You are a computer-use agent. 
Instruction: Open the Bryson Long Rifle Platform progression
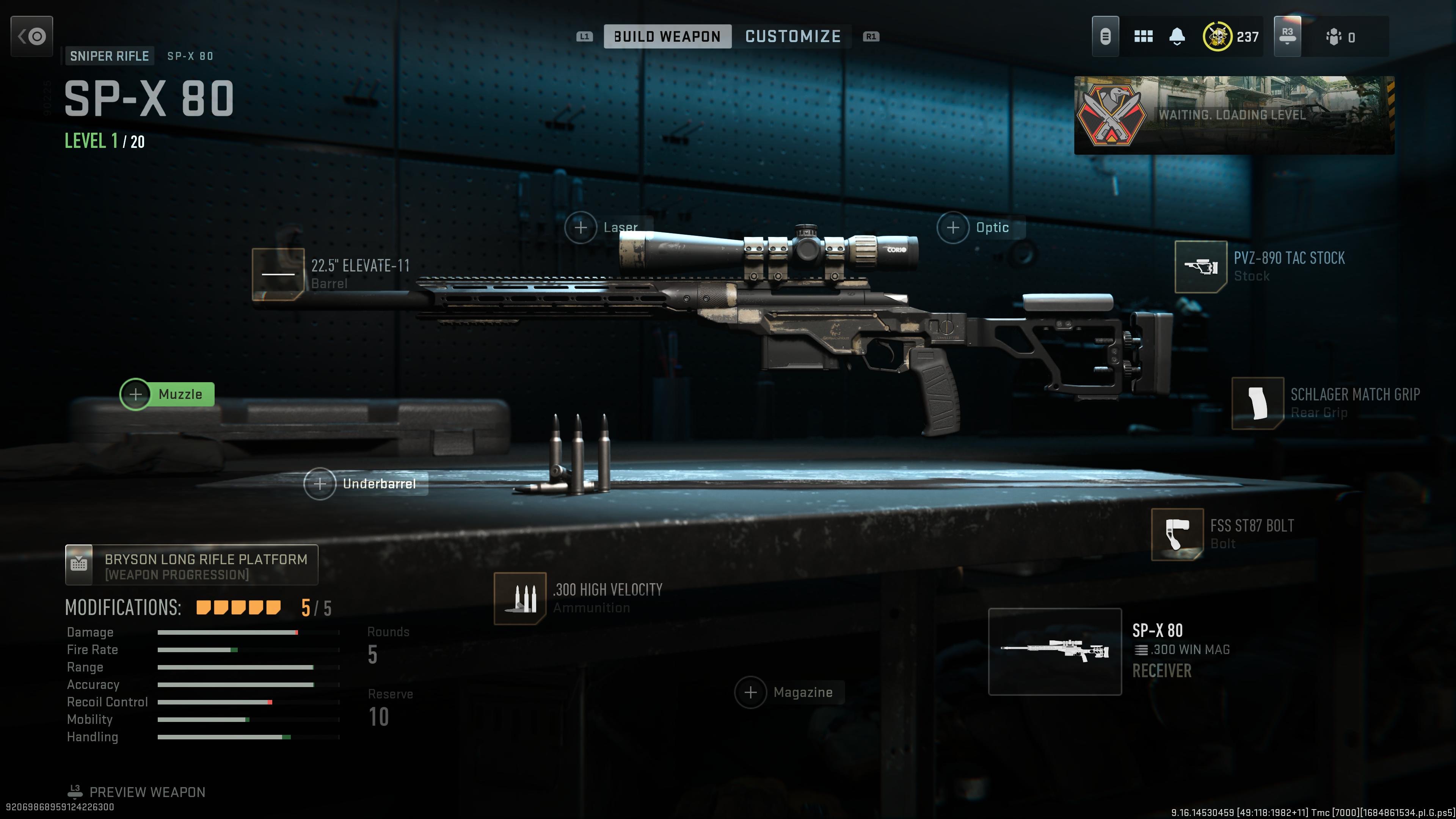point(192,565)
